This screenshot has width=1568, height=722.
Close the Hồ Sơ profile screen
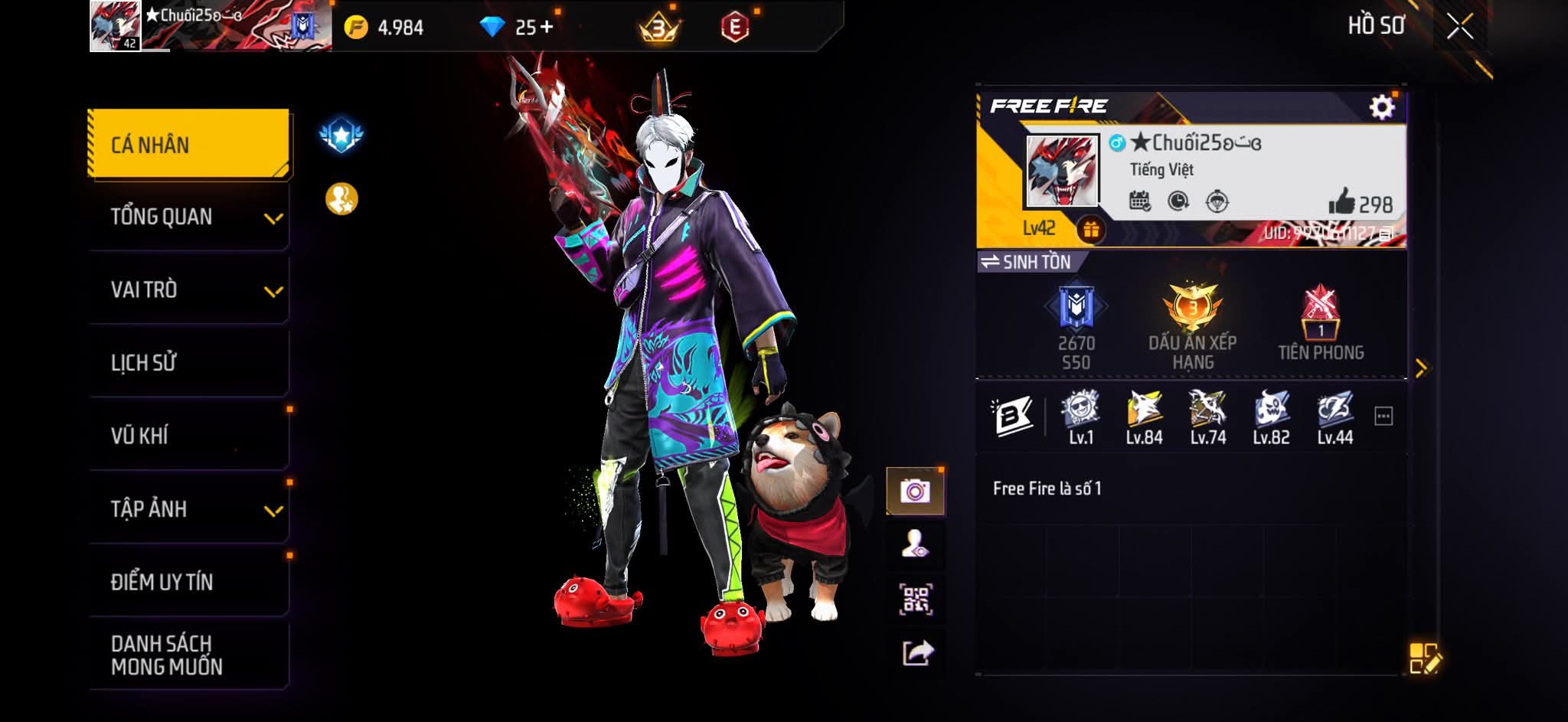click(1459, 27)
